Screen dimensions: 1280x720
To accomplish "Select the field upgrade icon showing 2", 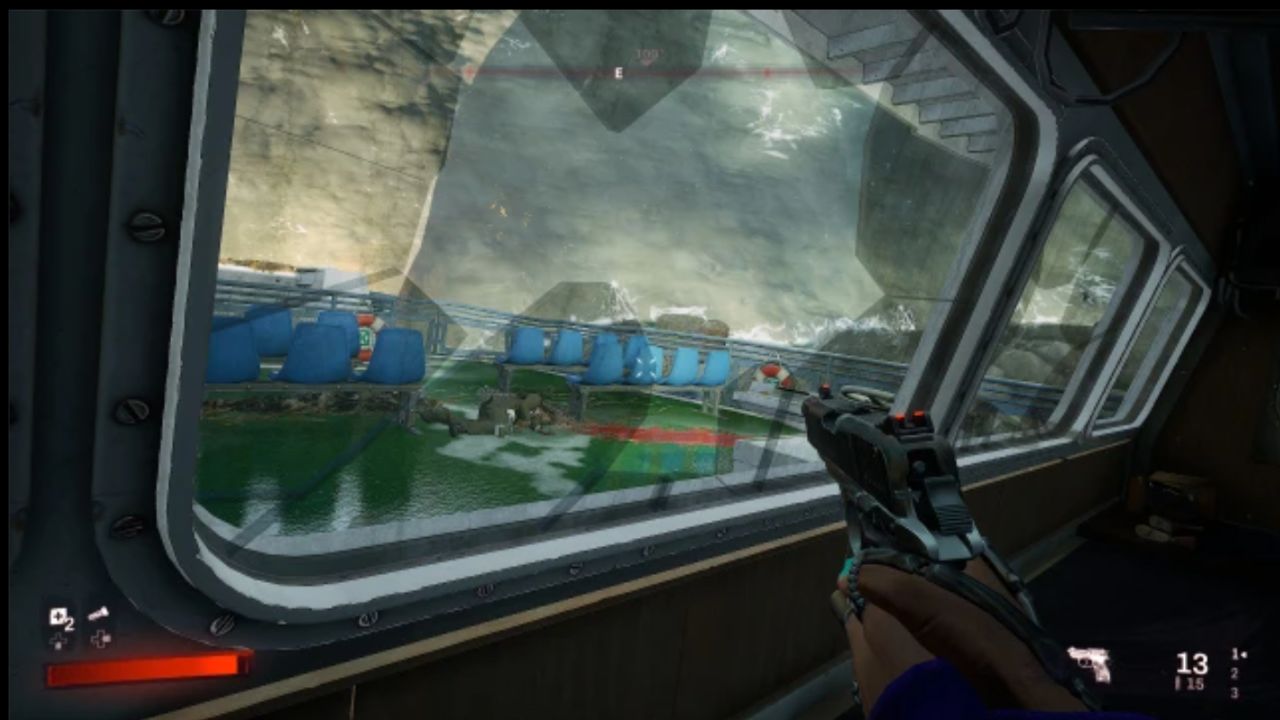I will (x=58, y=618).
